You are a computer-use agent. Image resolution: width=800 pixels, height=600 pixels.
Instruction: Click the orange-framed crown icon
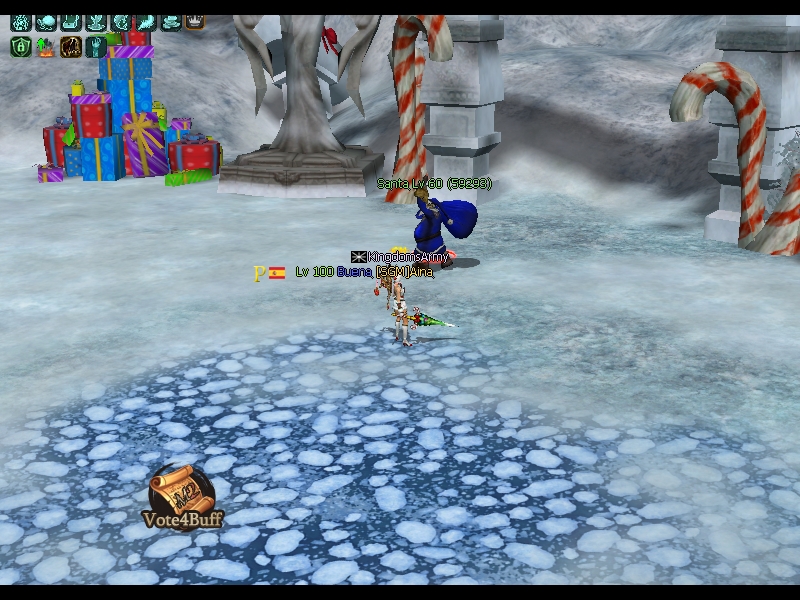[x=195, y=21]
